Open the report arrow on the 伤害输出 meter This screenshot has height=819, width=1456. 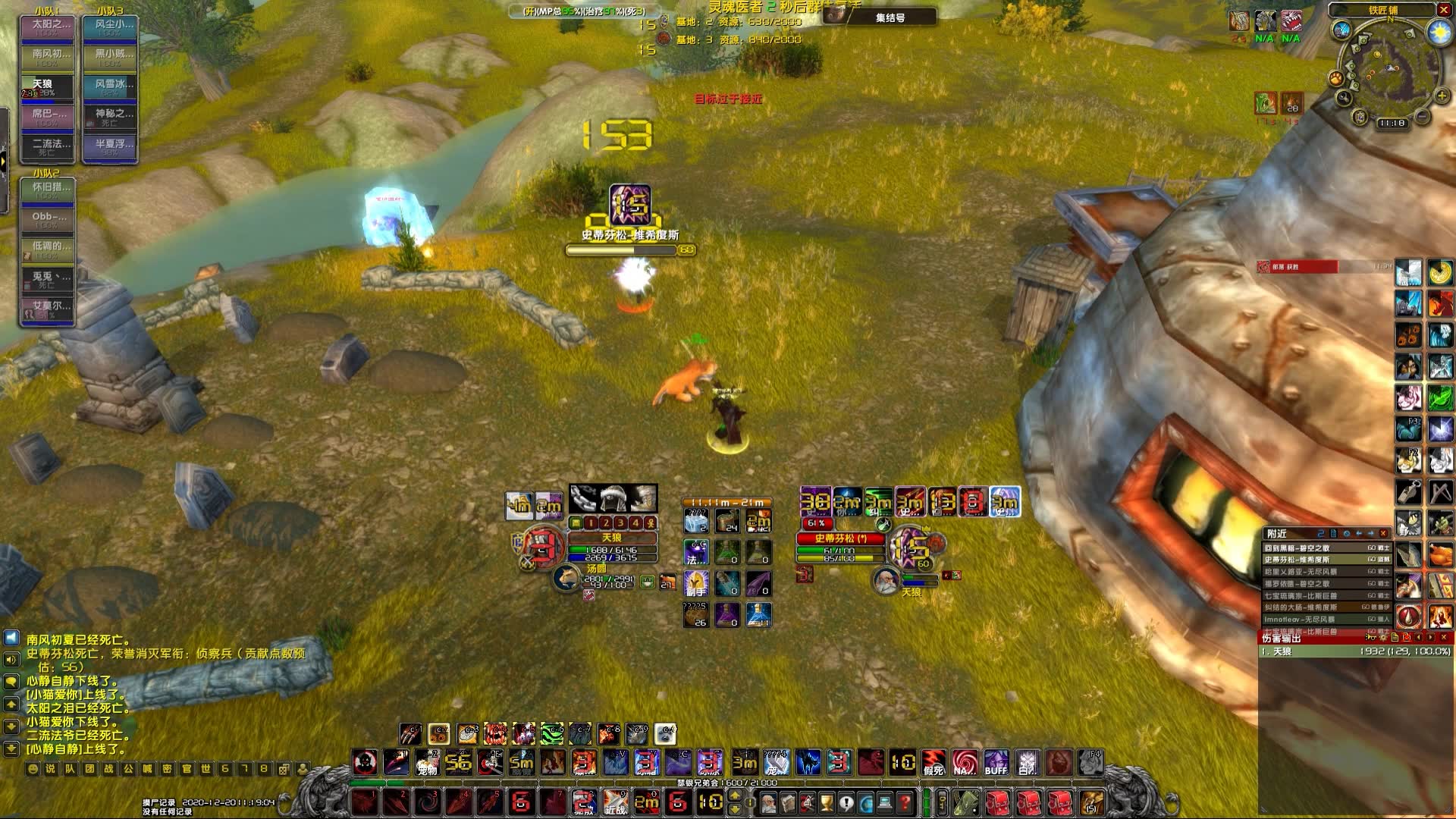1430,638
